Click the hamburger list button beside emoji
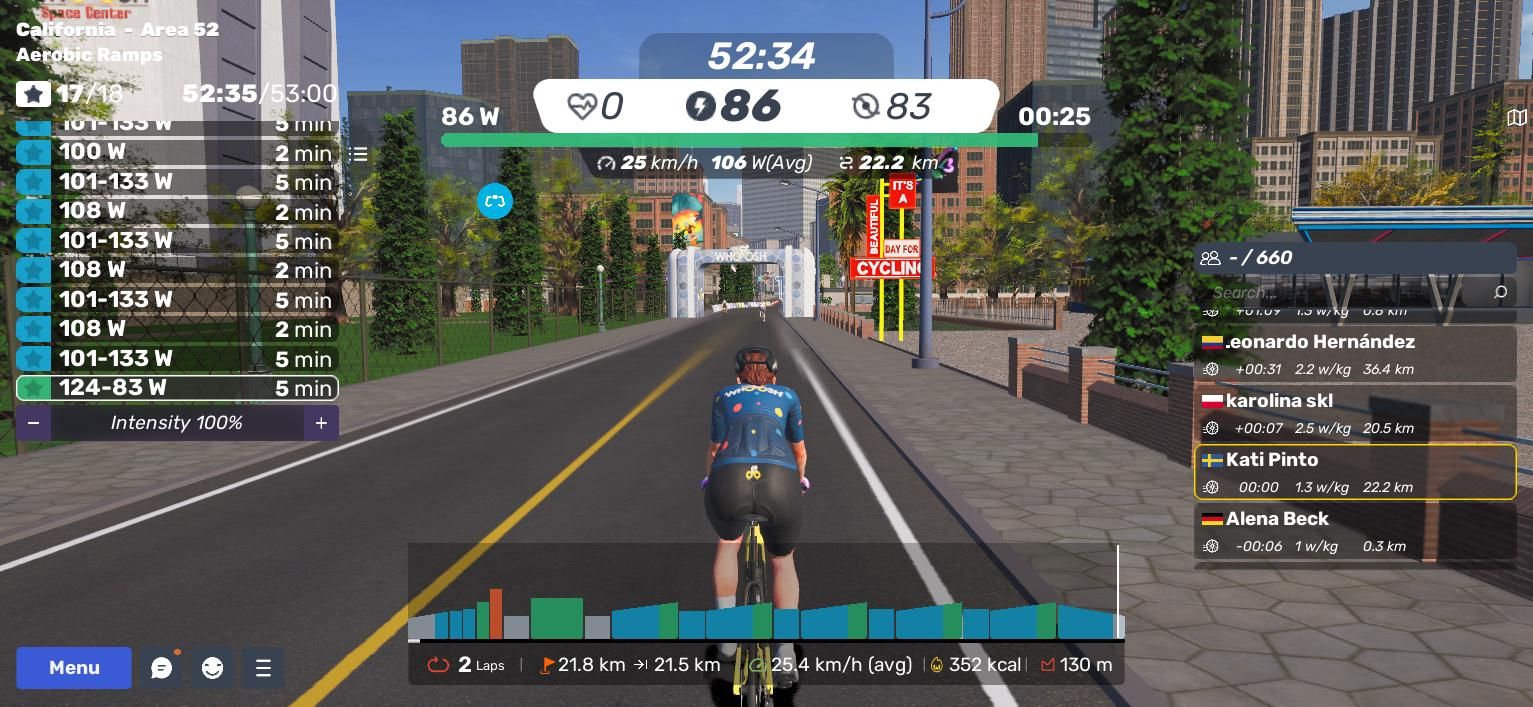The height and width of the screenshot is (707, 1533). [263, 668]
